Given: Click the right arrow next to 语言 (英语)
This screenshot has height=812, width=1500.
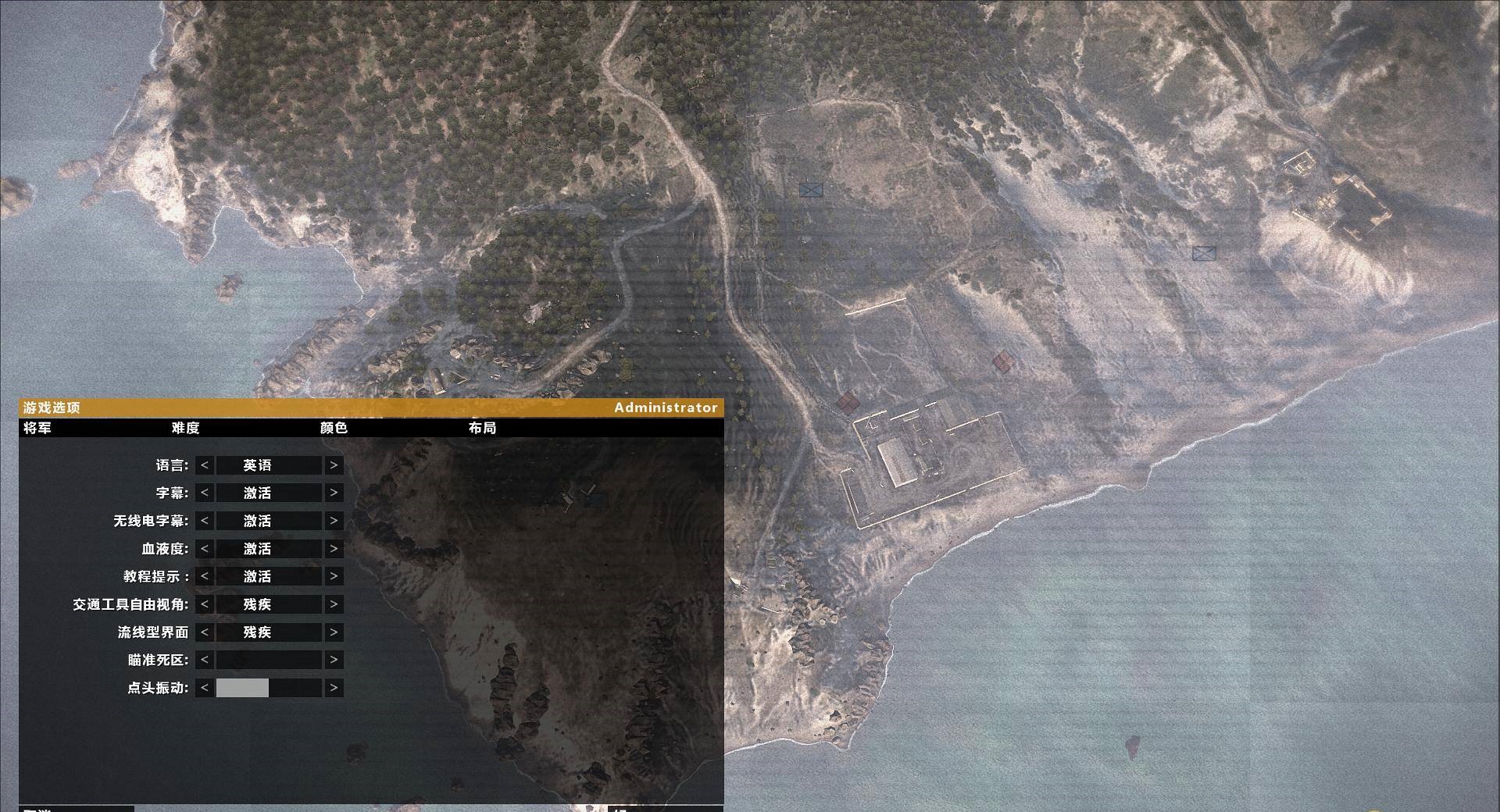Looking at the screenshot, I should [333, 465].
